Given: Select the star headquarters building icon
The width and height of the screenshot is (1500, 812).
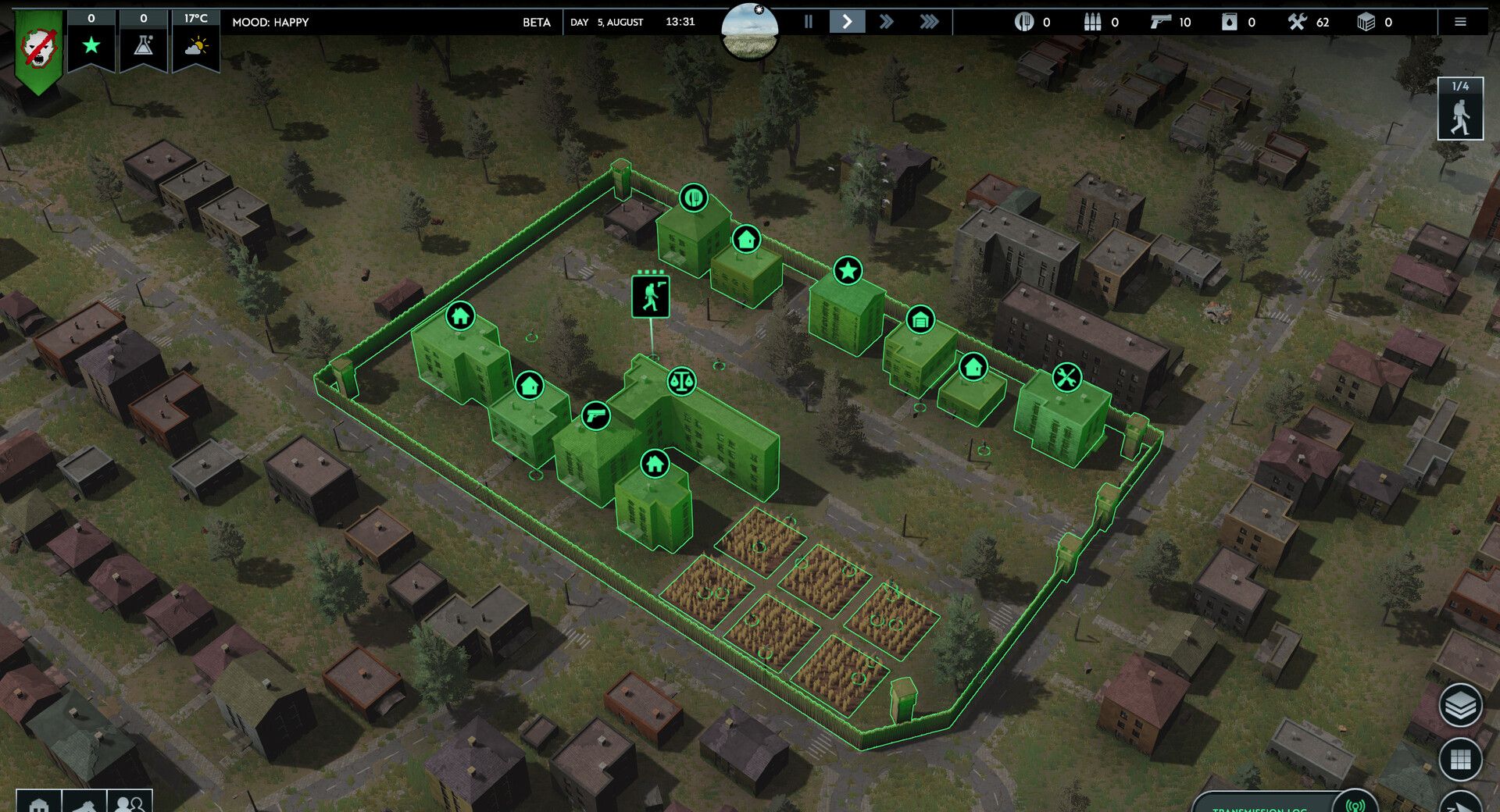Looking at the screenshot, I should [x=848, y=271].
